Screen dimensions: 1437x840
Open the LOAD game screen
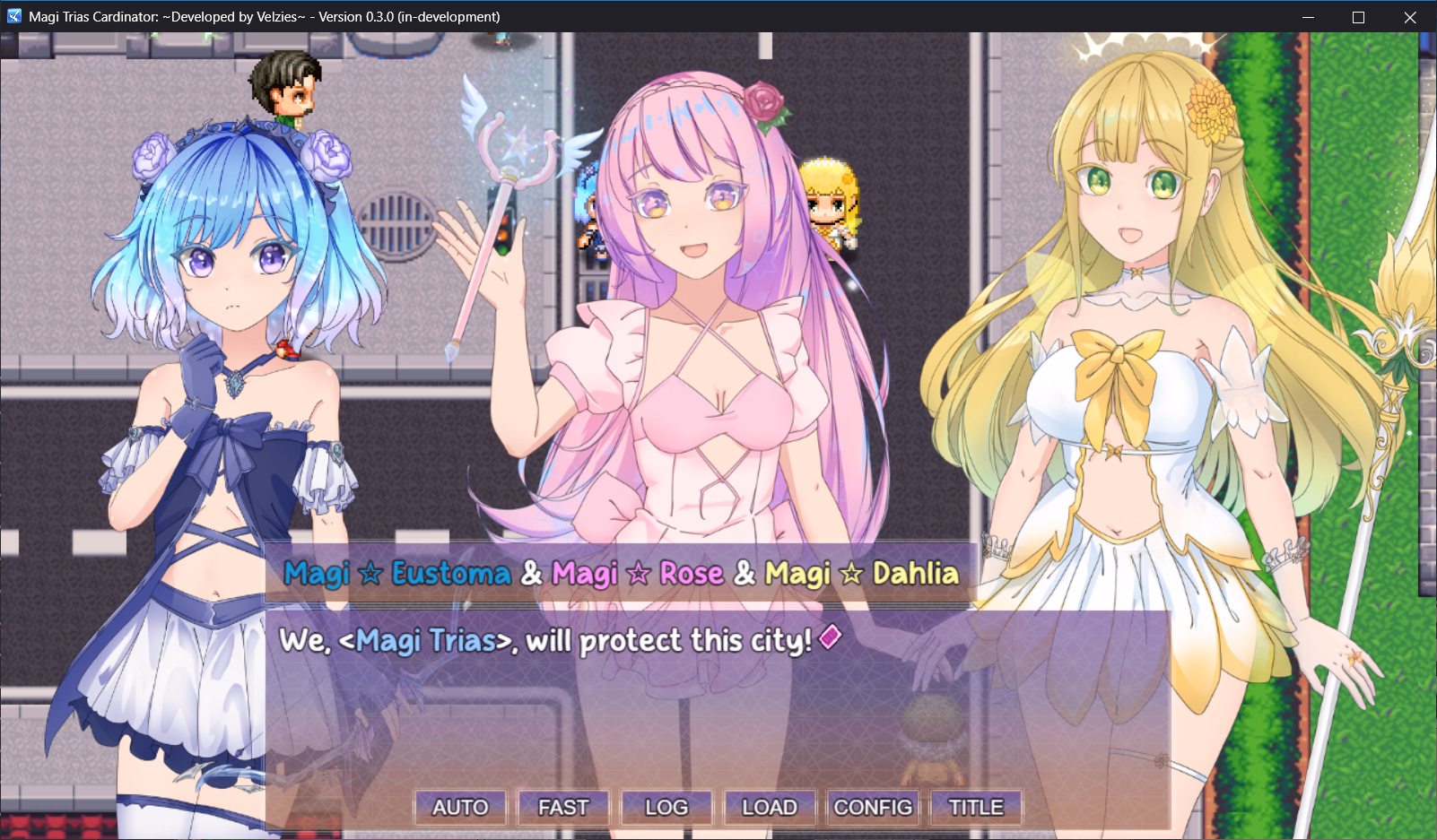pyautogui.click(x=770, y=808)
